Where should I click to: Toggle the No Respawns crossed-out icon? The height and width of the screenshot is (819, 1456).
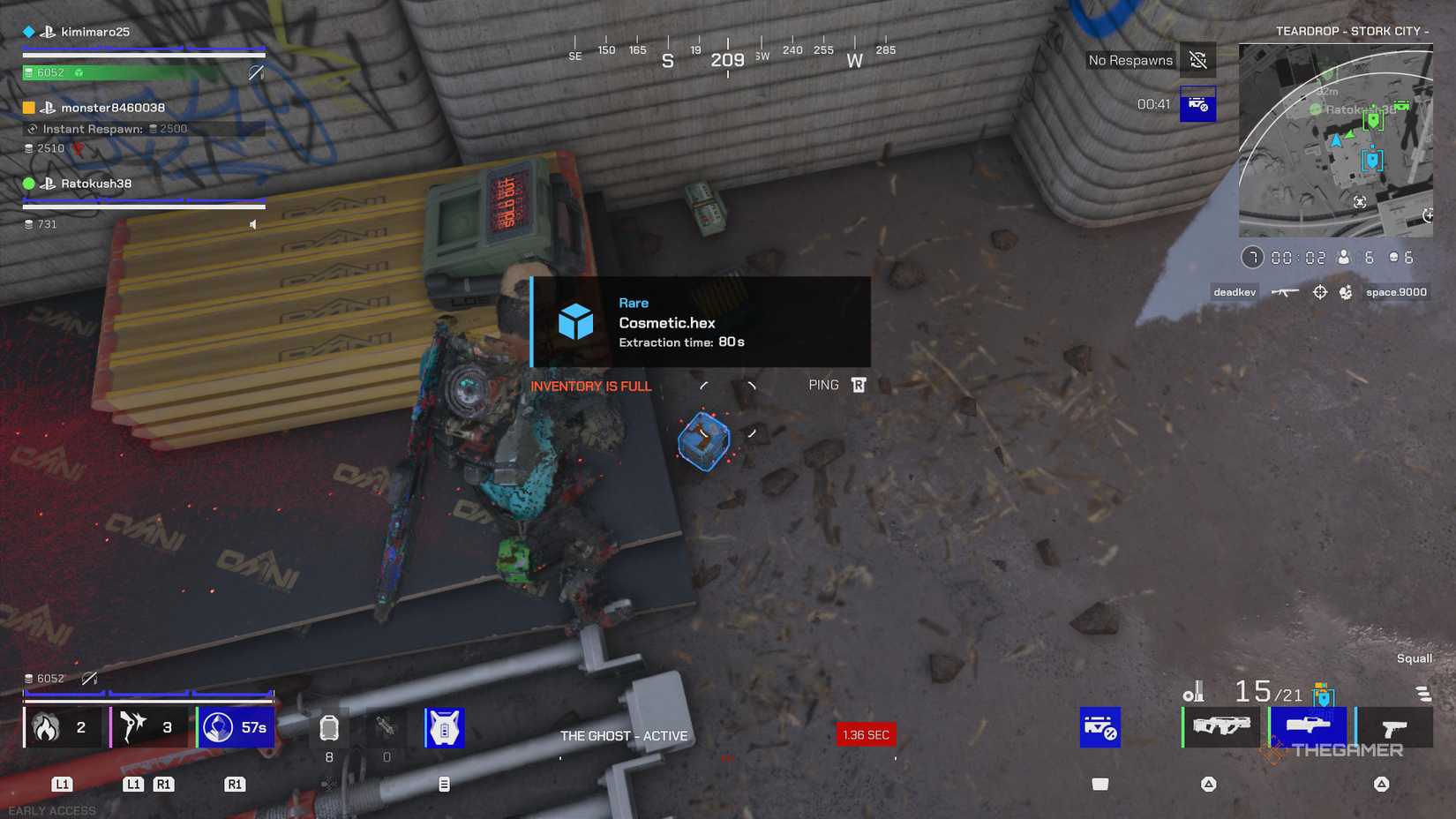tap(1197, 59)
